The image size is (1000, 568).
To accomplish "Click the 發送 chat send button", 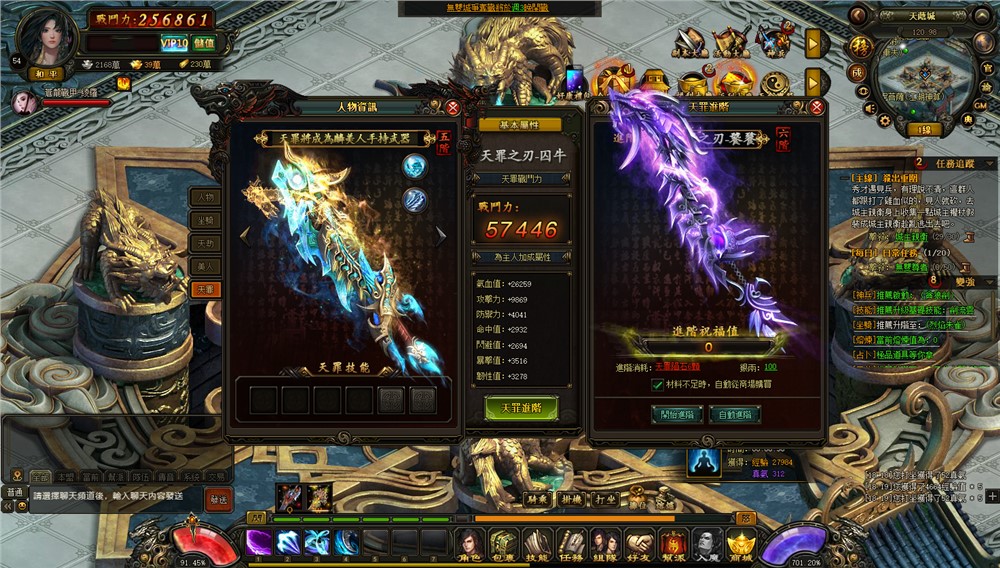I will coord(218,497).
